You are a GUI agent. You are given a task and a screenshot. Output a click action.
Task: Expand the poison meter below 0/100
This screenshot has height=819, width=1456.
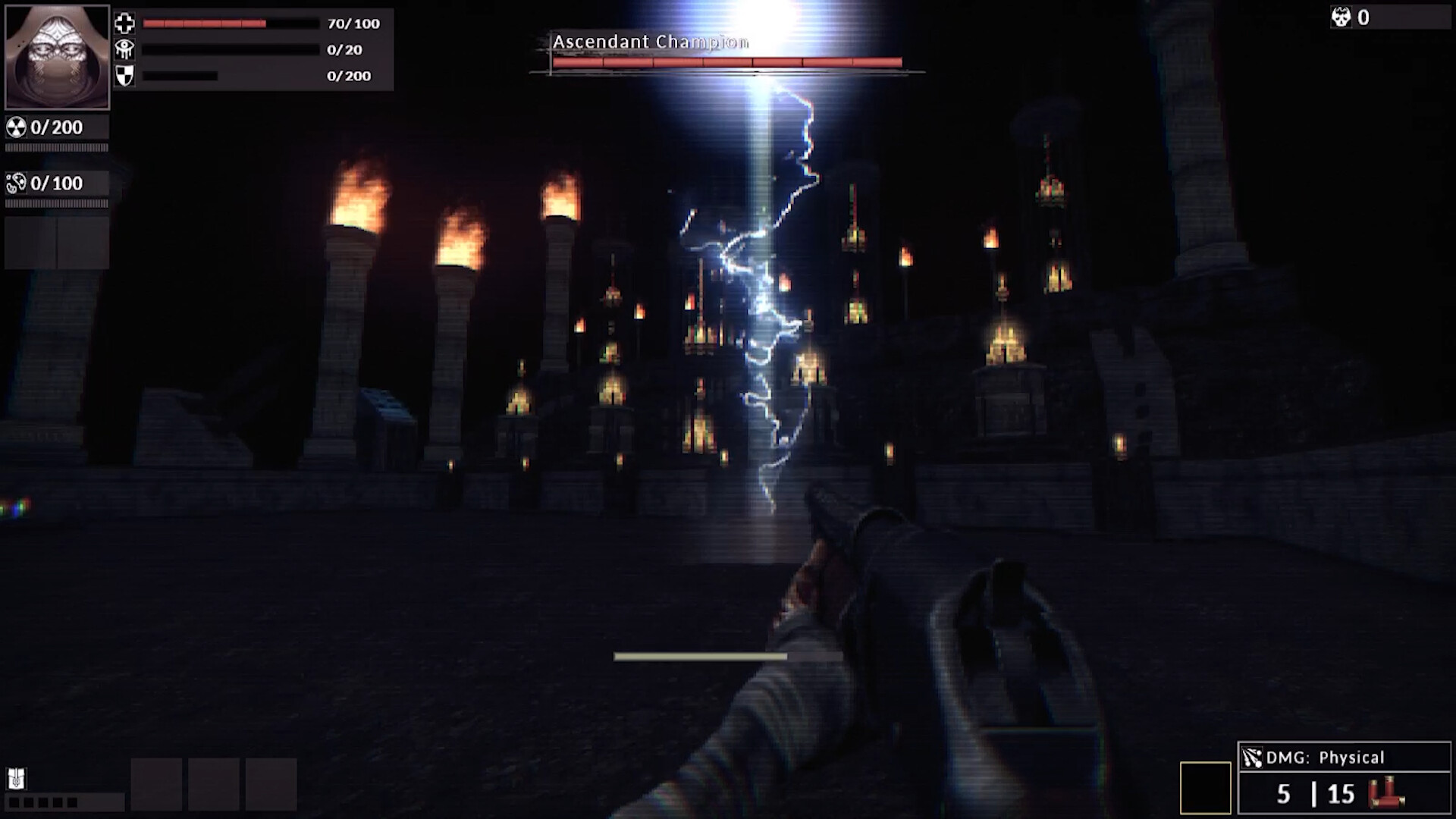[x=55, y=204]
